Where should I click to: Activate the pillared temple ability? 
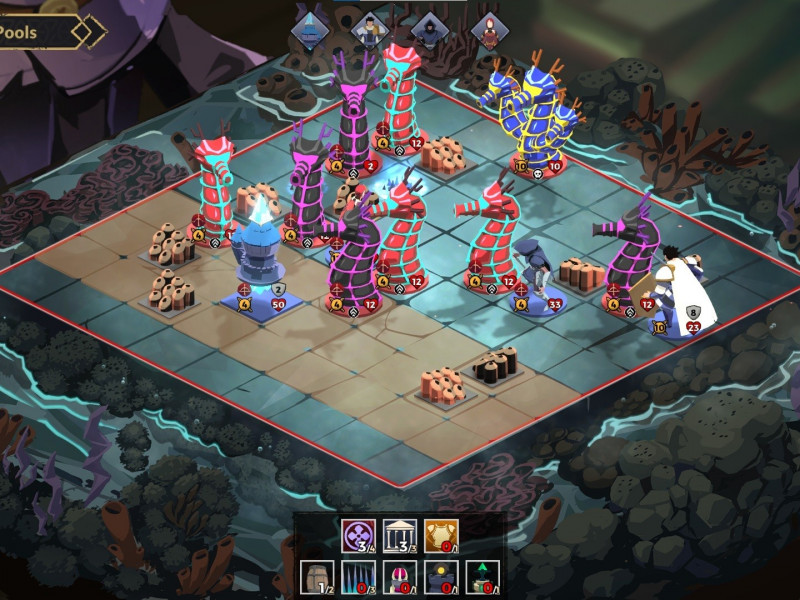[398, 535]
